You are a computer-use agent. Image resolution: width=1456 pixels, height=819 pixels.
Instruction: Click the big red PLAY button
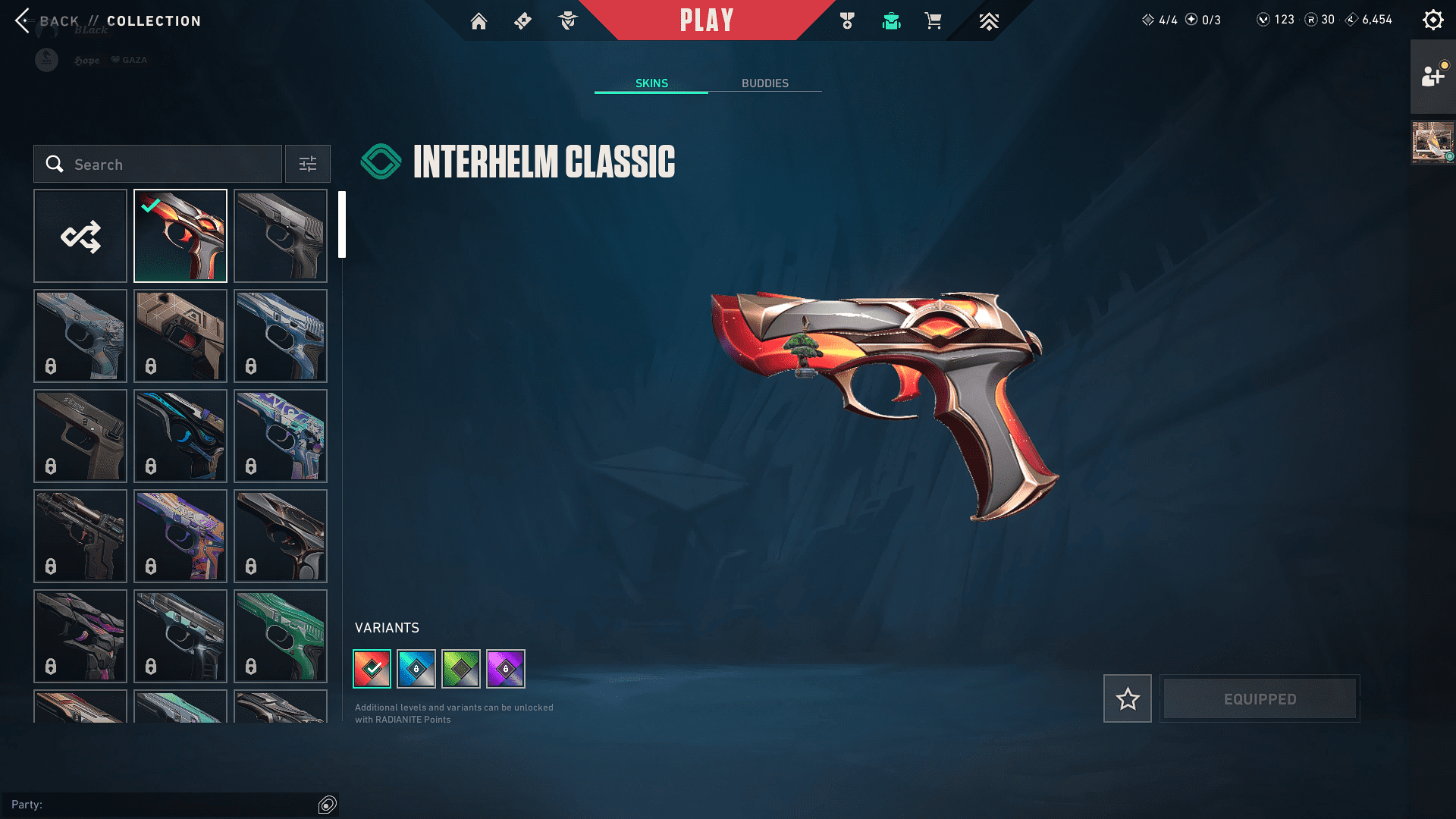pos(706,20)
